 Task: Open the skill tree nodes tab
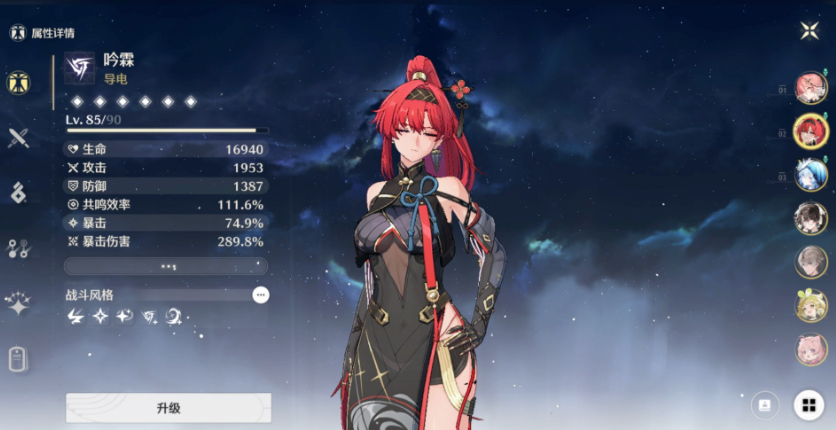coord(17,249)
